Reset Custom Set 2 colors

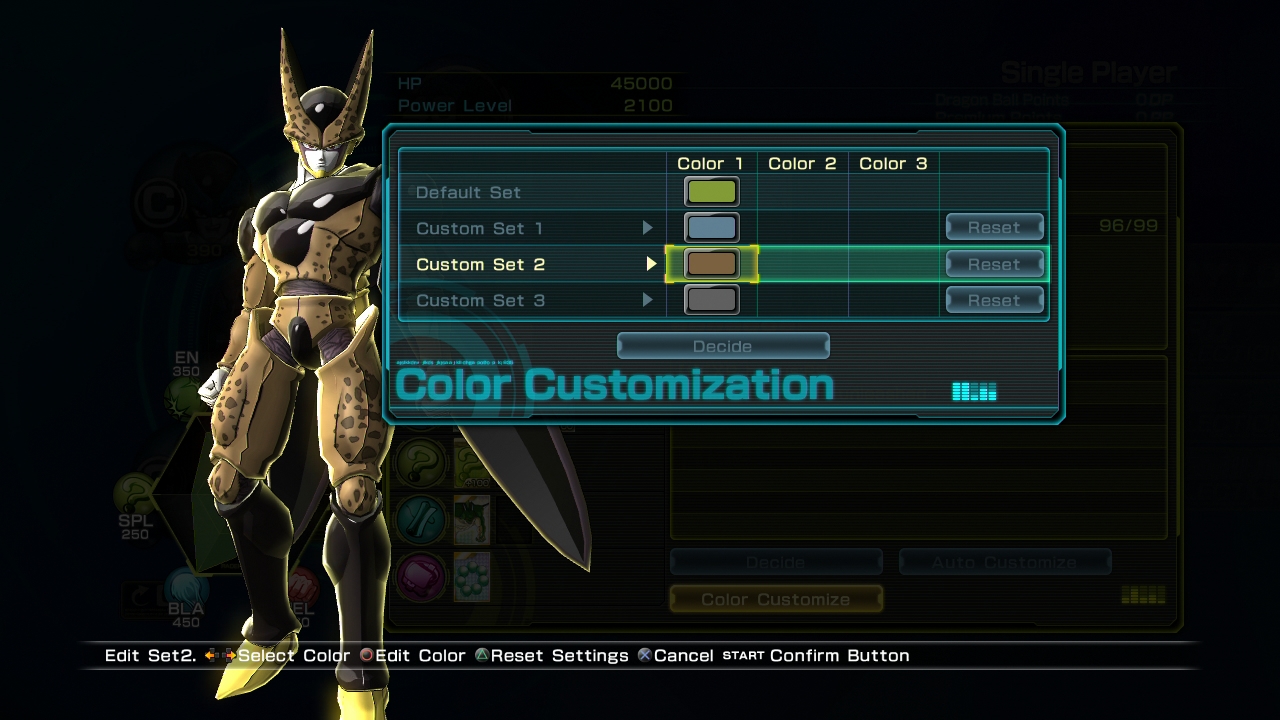[x=994, y=264]
